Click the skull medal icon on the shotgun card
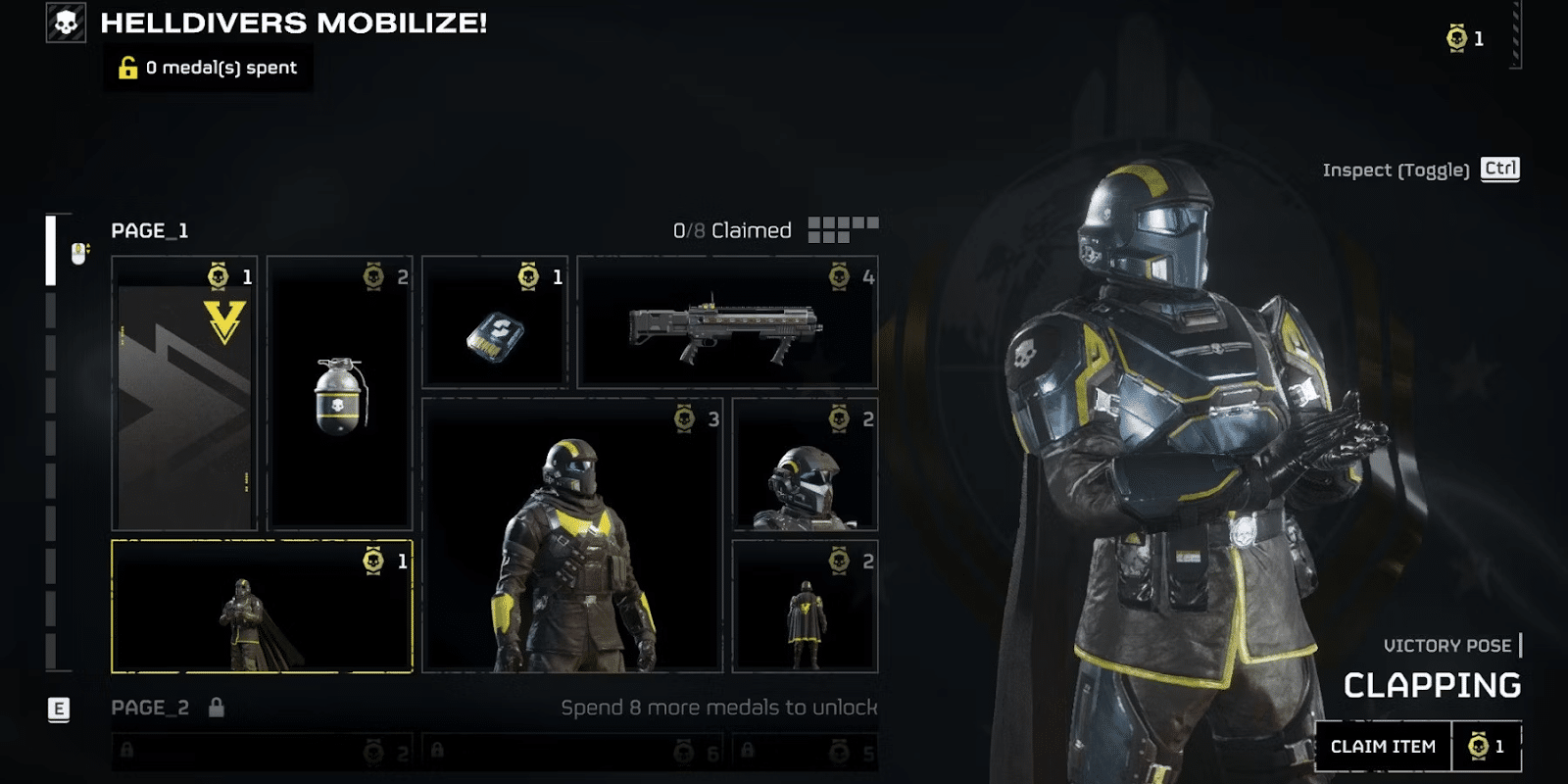This screenshot has height=784, width=1568. pos(838,278)
